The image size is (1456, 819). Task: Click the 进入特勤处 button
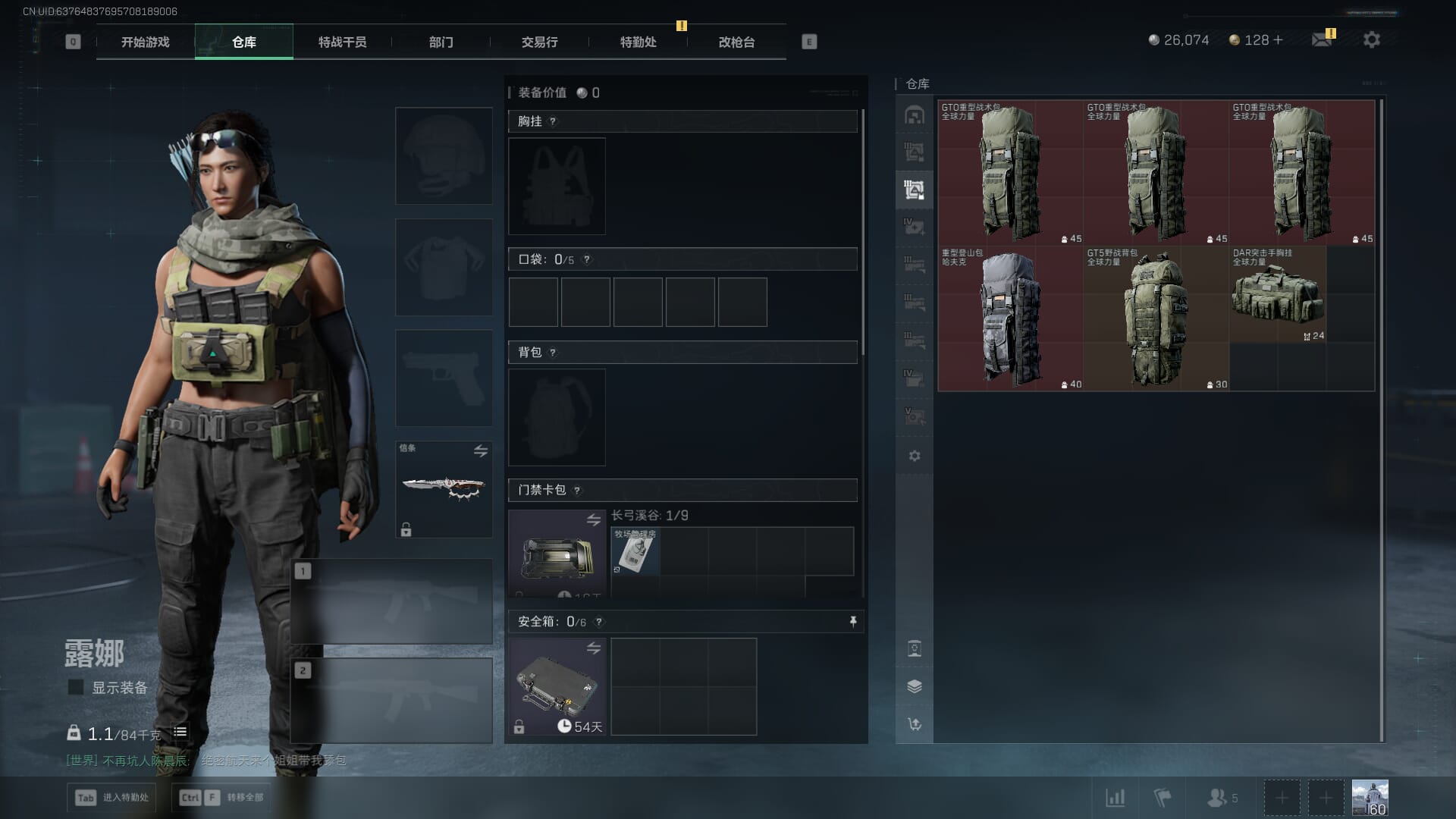pyautogui.click(x=111, y=797)
